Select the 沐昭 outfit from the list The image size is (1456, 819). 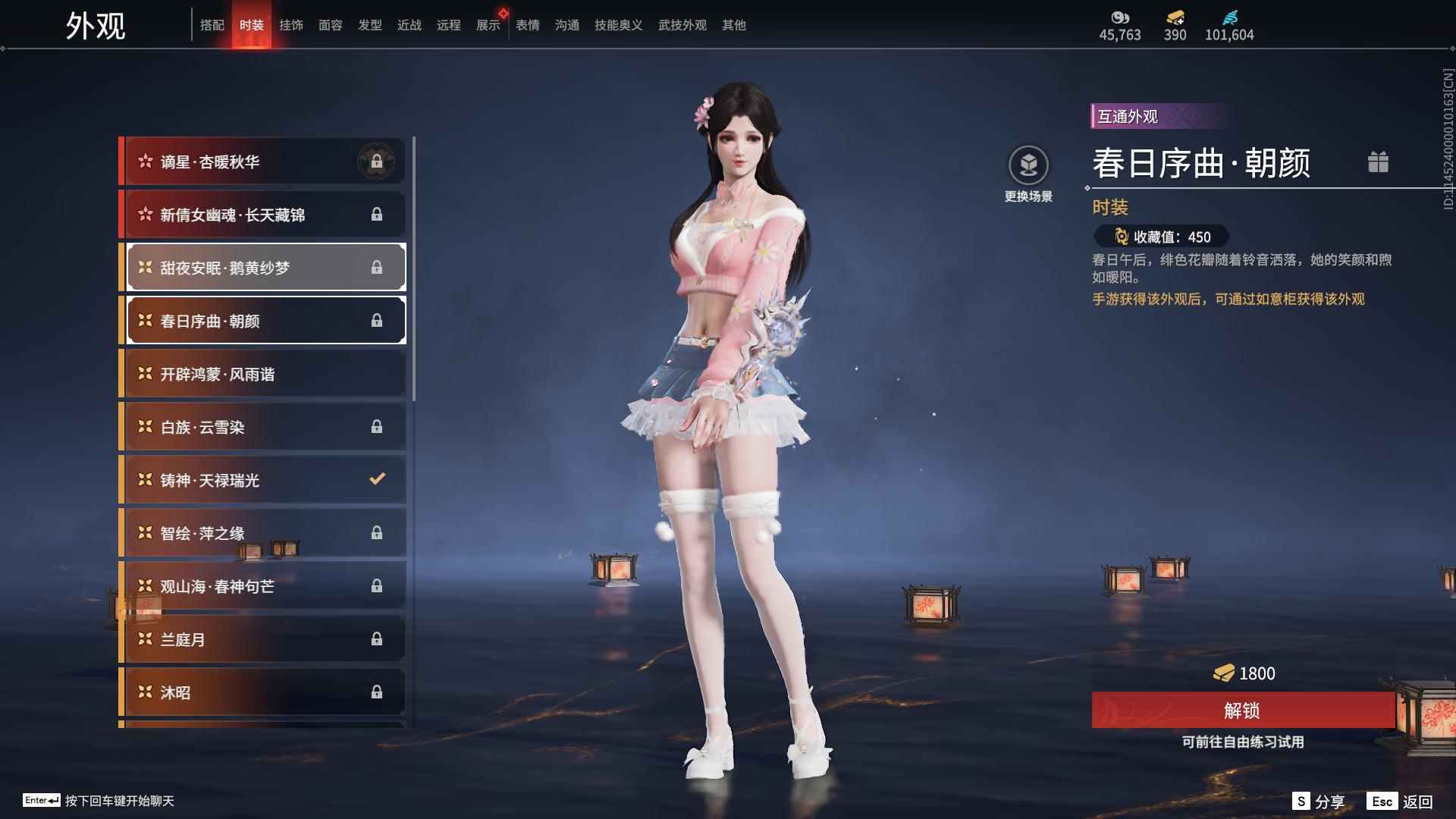262,692
